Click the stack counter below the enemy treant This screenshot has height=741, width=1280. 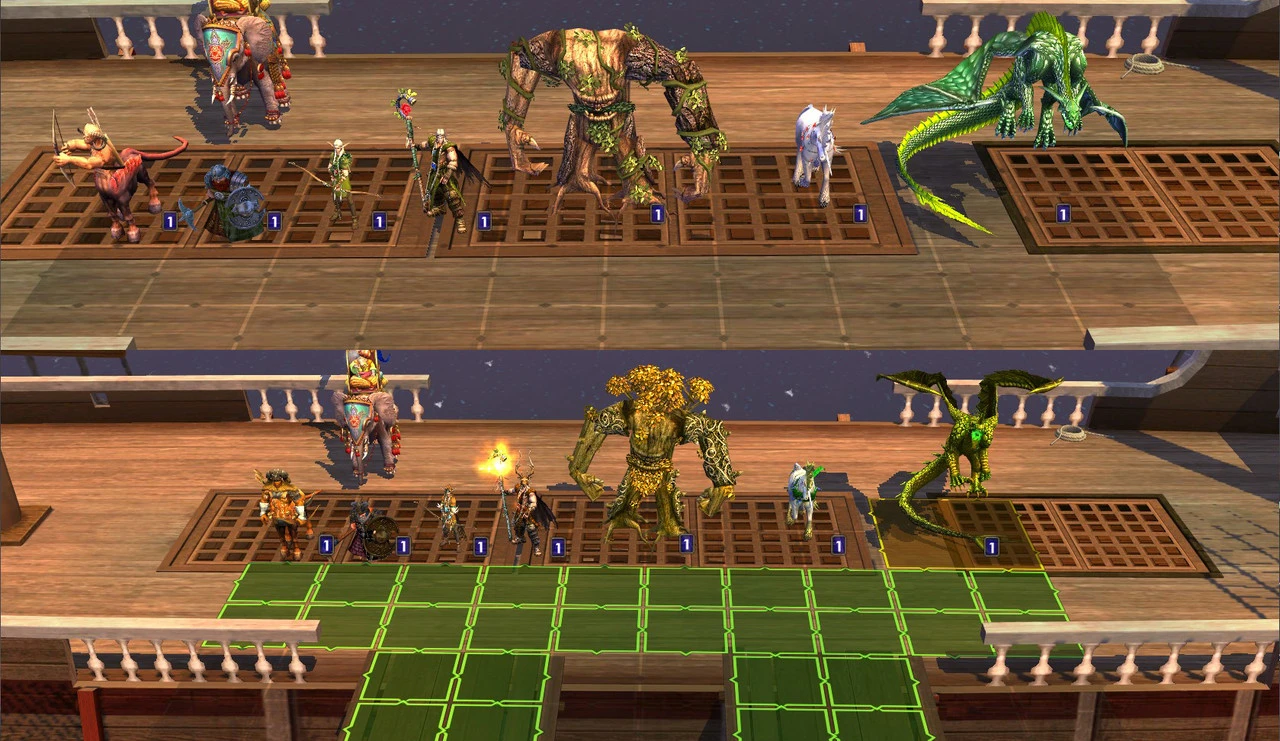pos(657,213)
